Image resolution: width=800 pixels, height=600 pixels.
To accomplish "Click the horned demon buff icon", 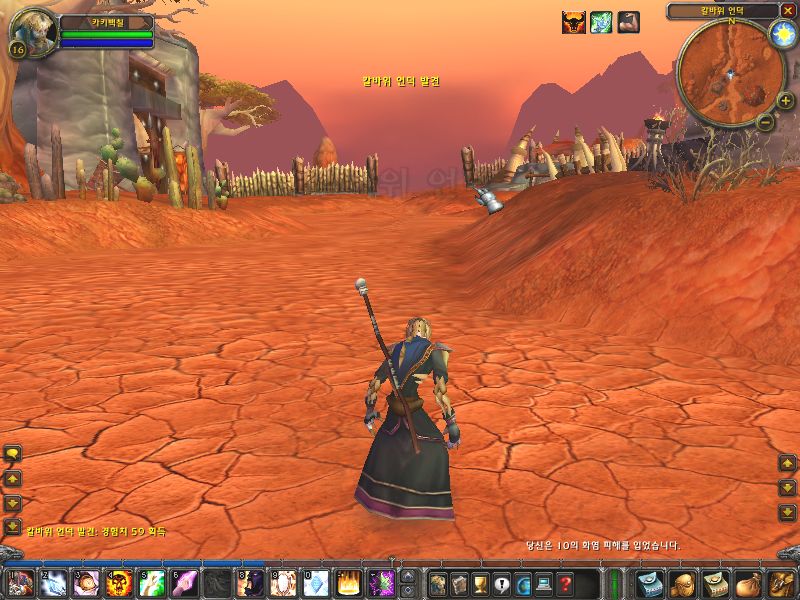I will (x=573, y=22).
